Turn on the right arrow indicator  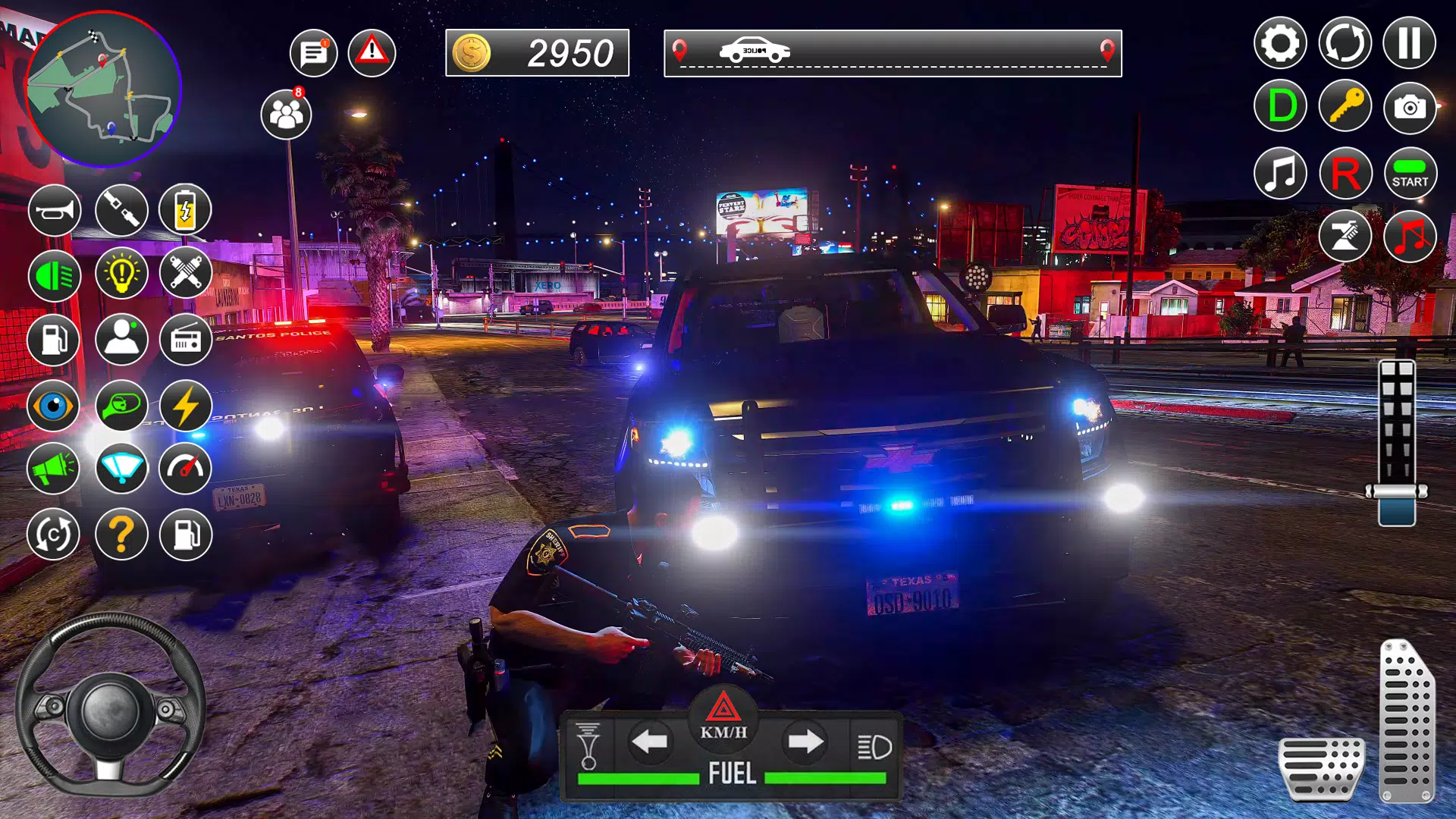pyautogui.click(x=805, y=742)
